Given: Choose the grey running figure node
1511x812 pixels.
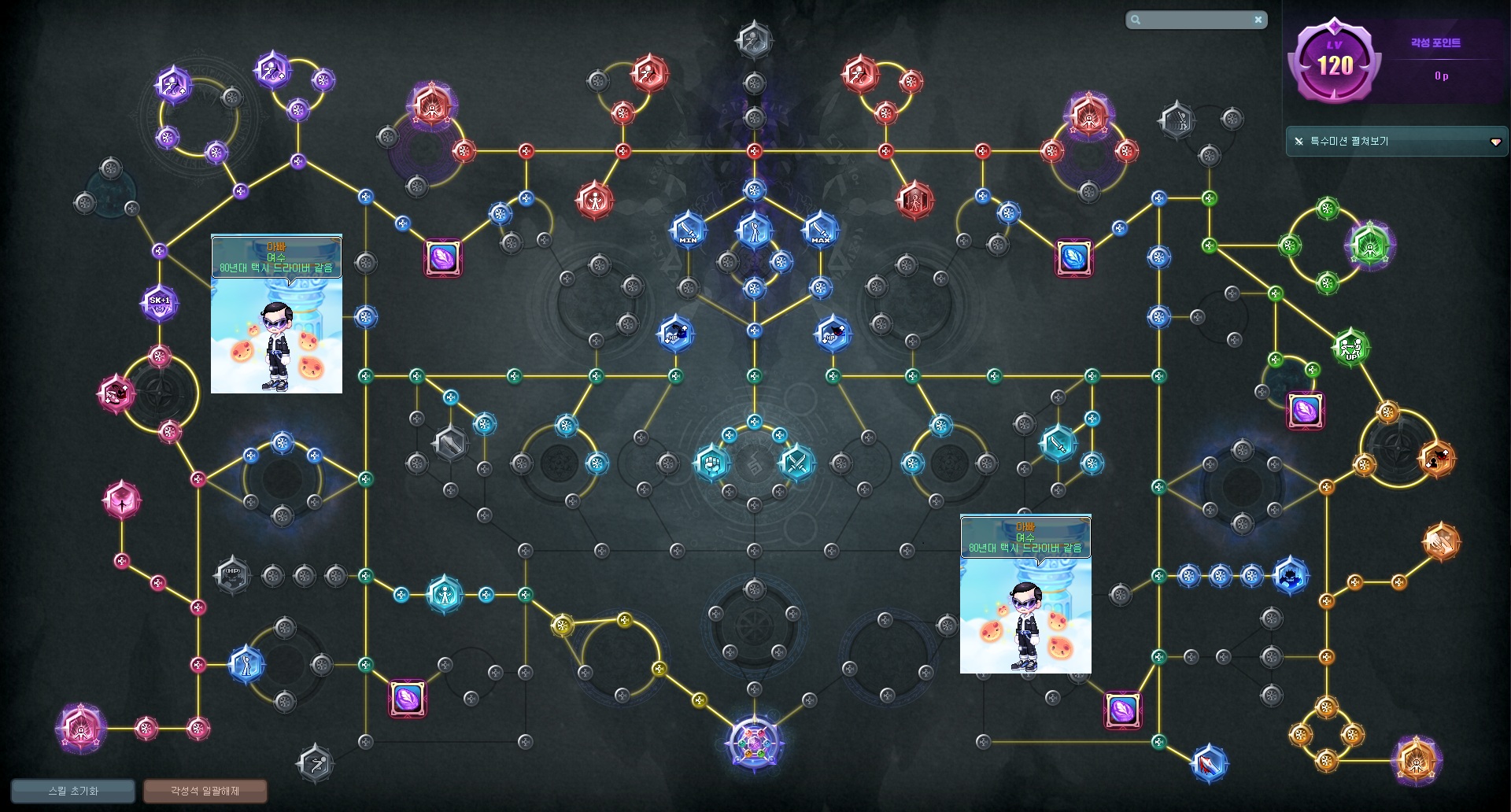Looking at the screenshot, I should tap(315, 762).
